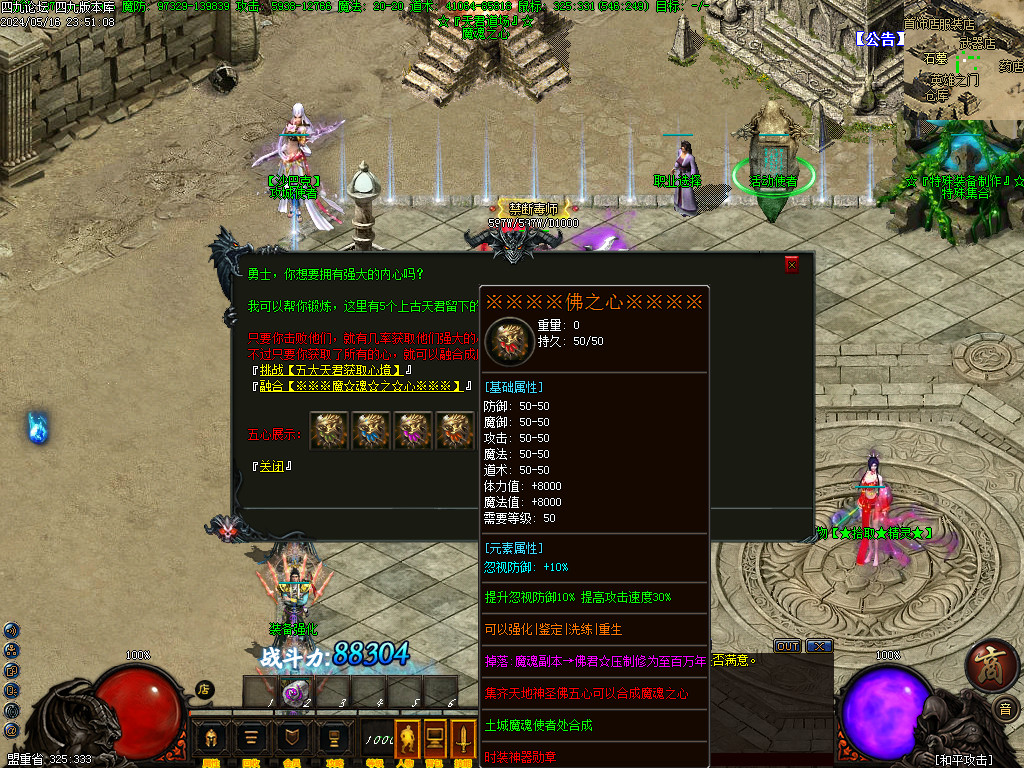This screenshot has width=1024, height=768.
Task: Close the NPC dialog with the red X
Action: click(x=792, y=265)
